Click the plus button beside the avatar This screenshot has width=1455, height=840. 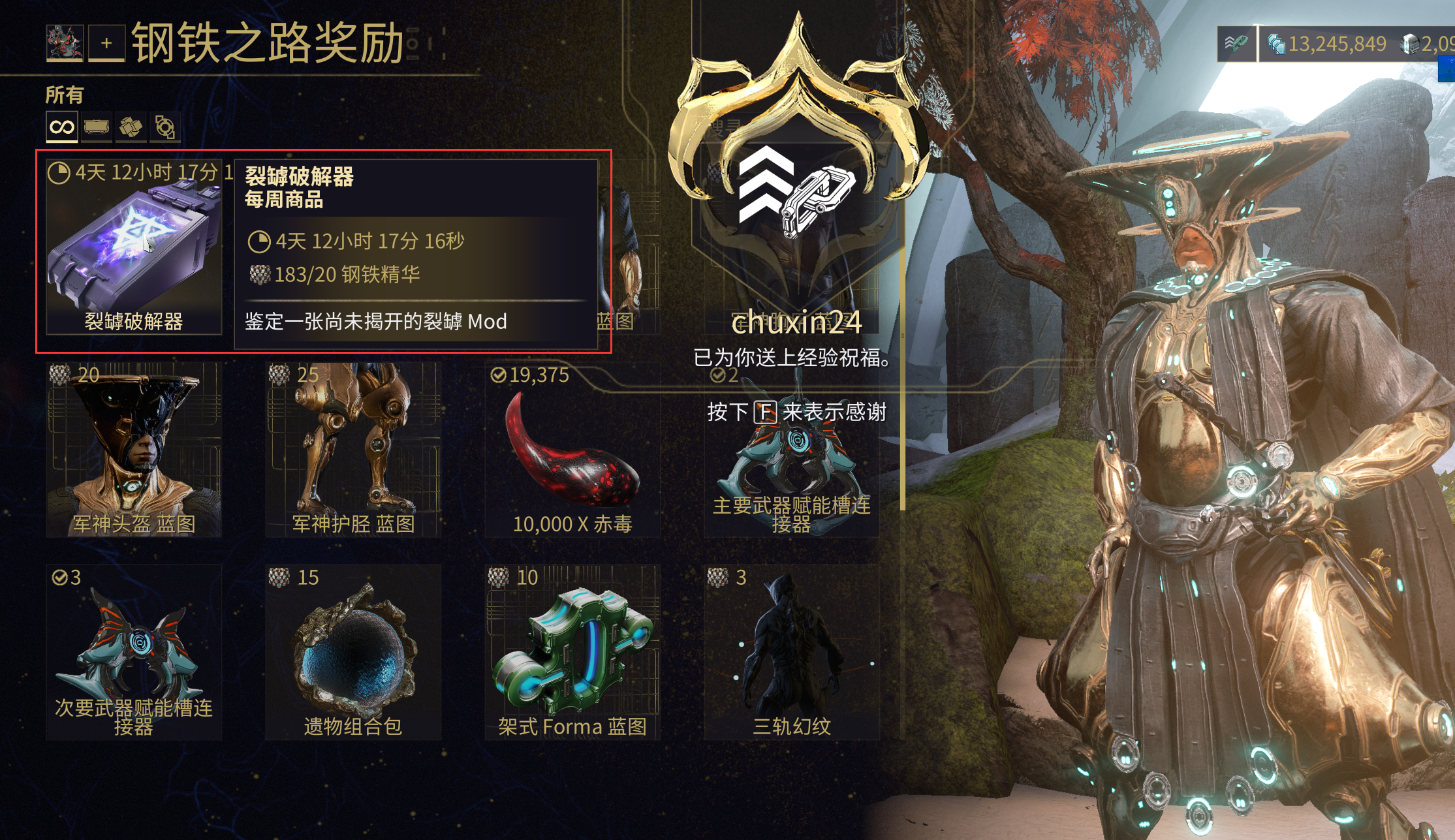click(106, 43)
